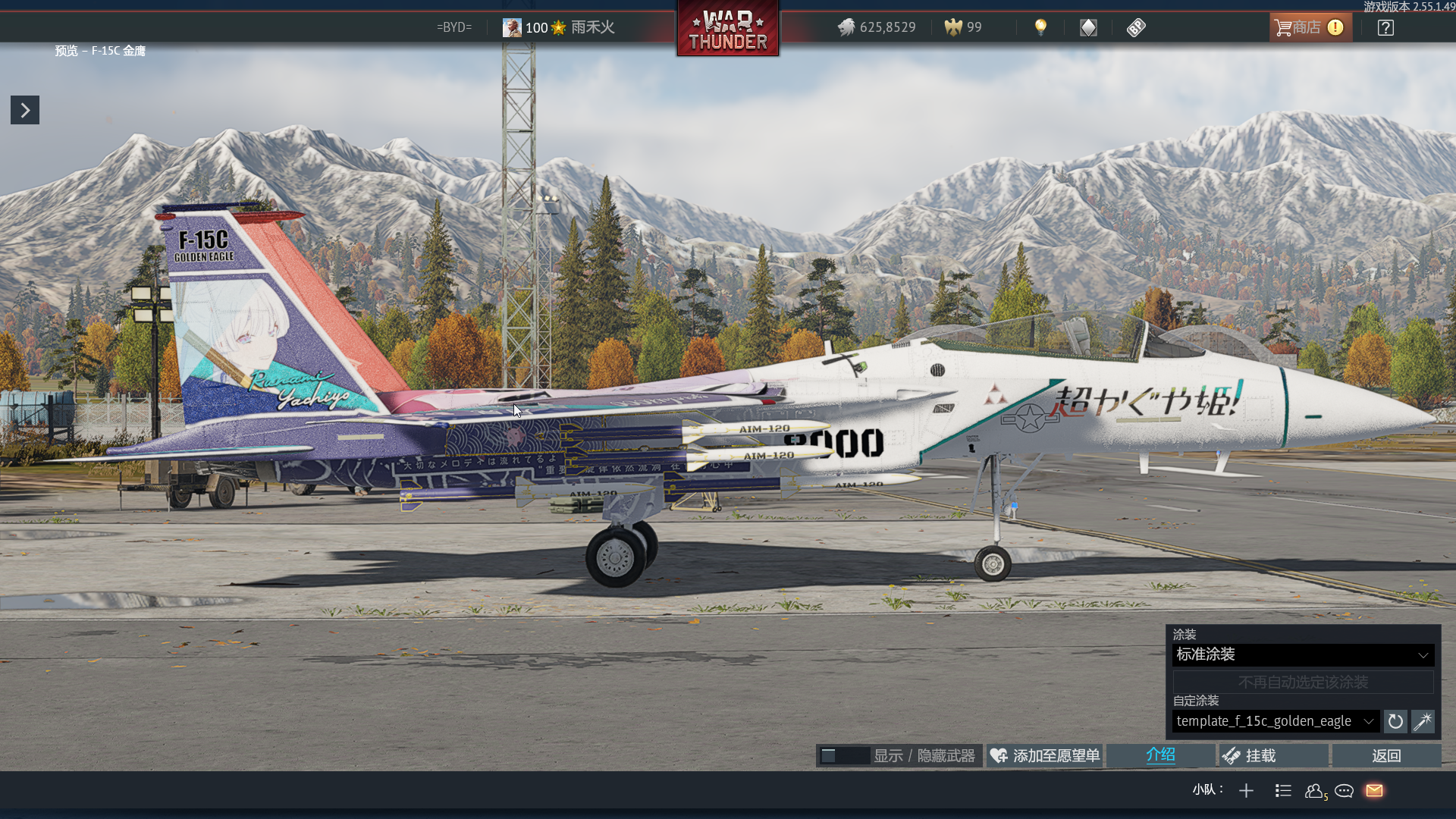The height and width of the screenshot is (819, 1456).
Task: Open the help question mark
Action: point(1385,28)
